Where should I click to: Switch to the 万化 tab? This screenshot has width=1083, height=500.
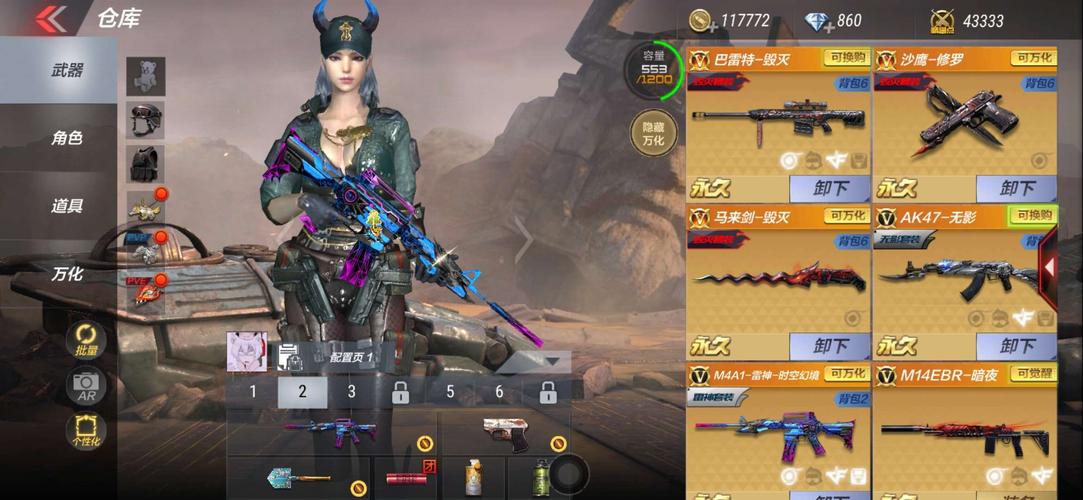pos(67,273)
